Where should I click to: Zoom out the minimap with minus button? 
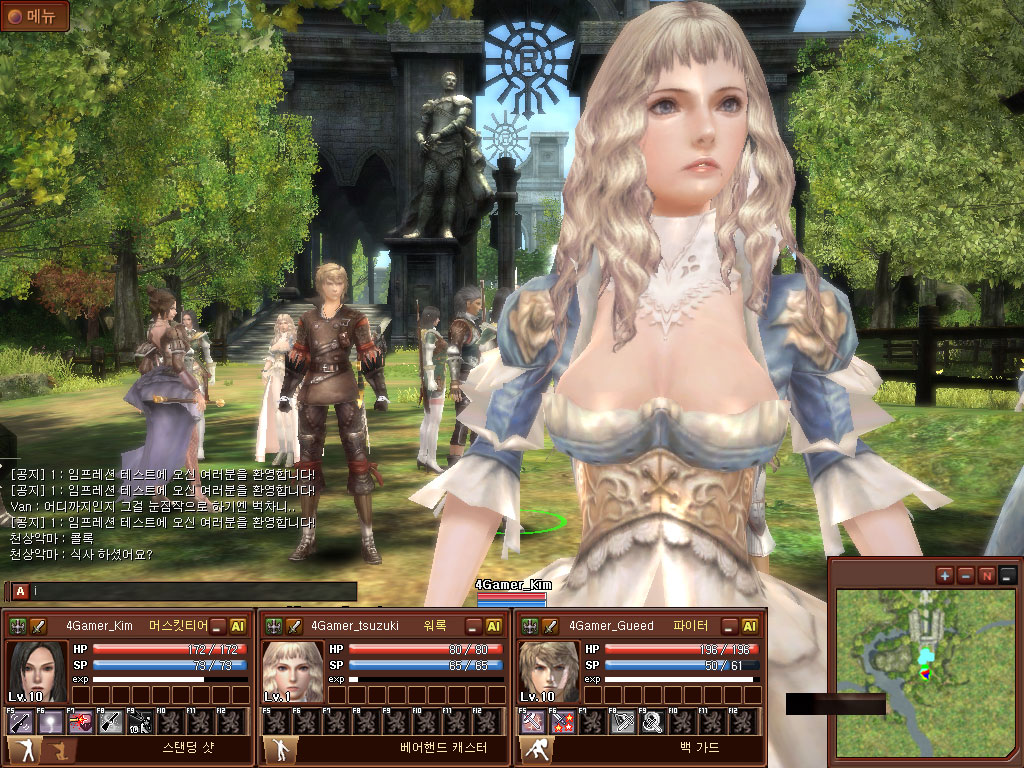click(966, 575)
